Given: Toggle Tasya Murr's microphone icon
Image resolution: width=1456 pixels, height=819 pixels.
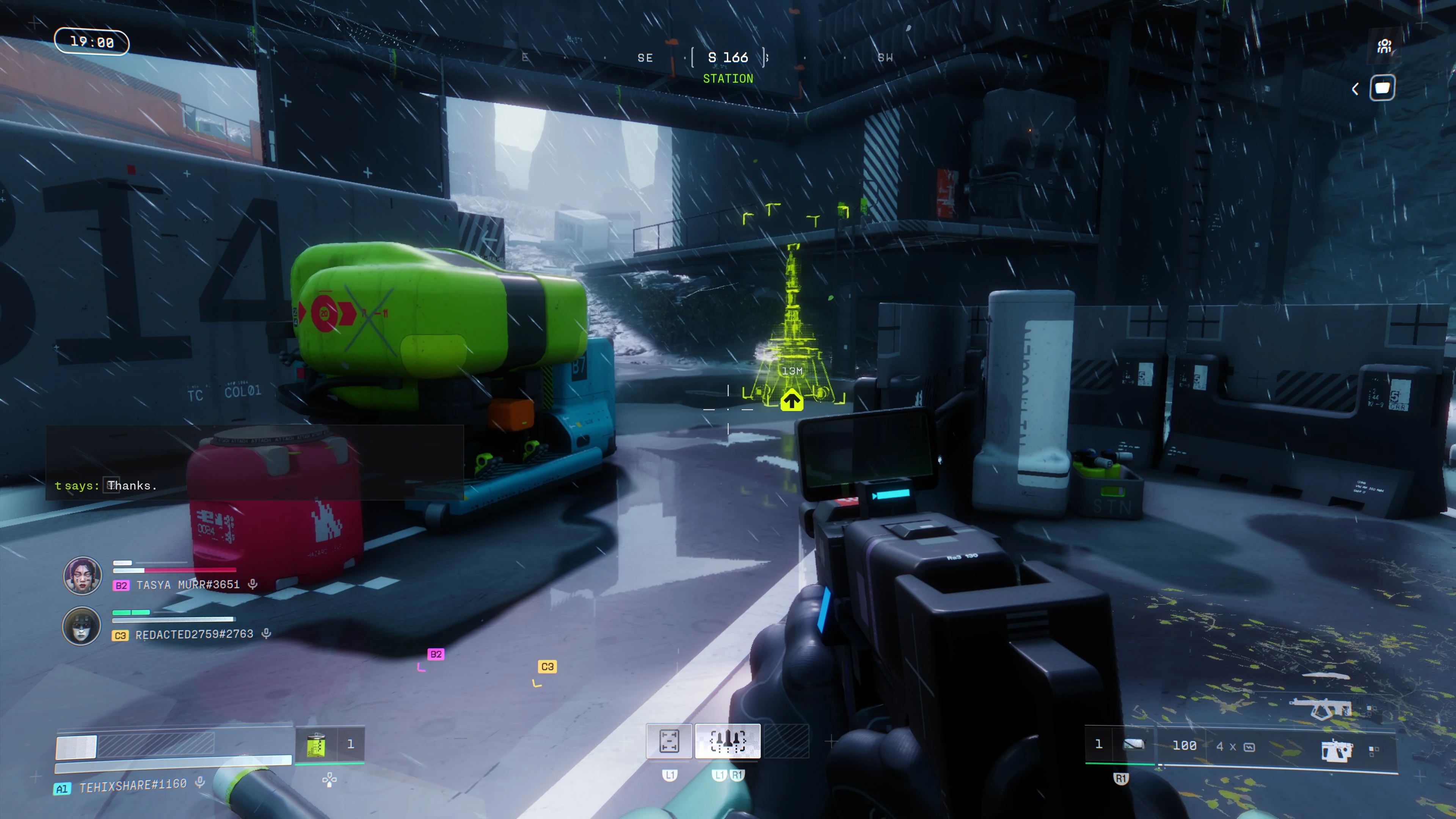Looking at the screenshot, I should coord(253,584).
